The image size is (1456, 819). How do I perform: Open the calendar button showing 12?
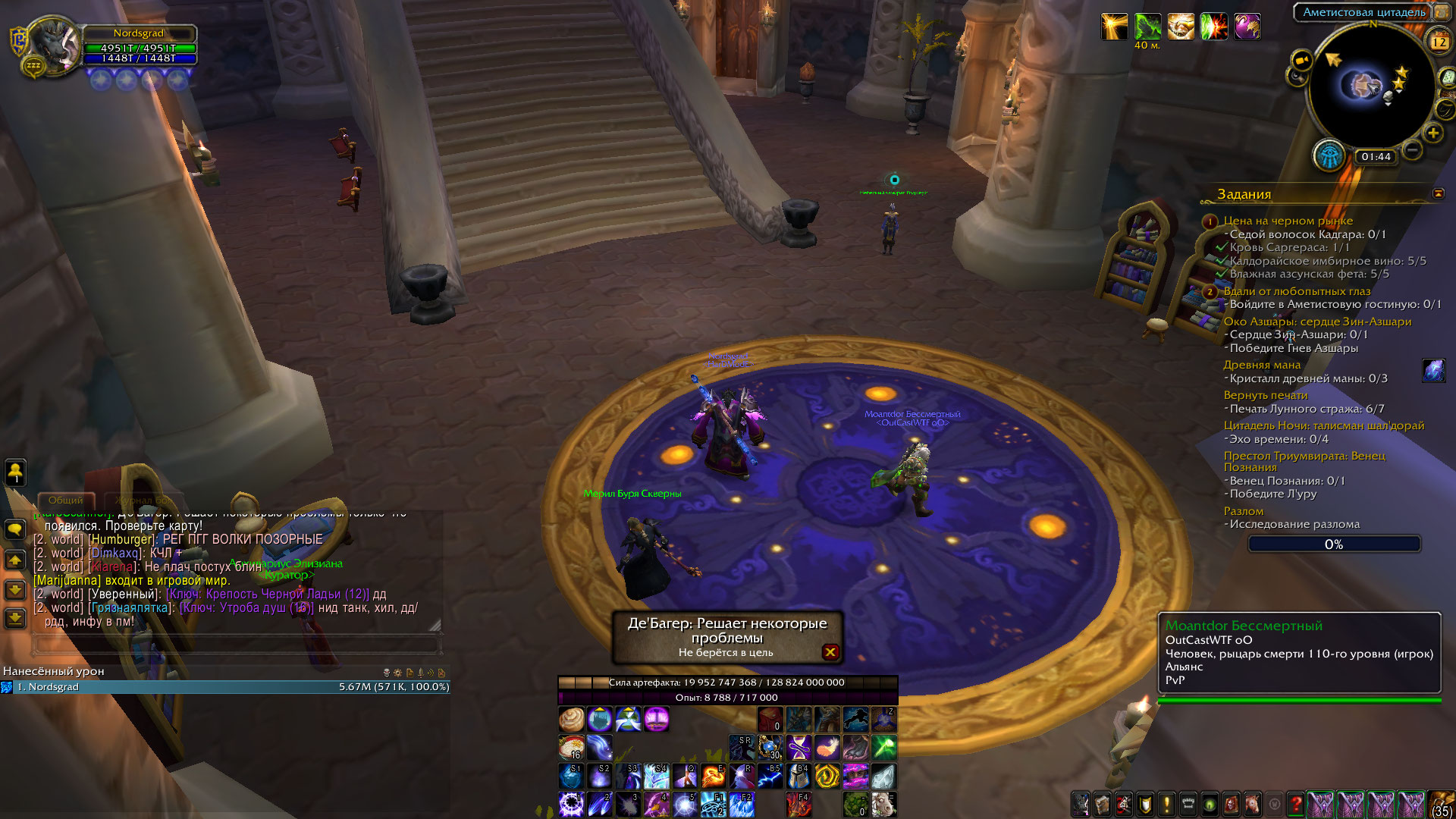coord(1439,42)
